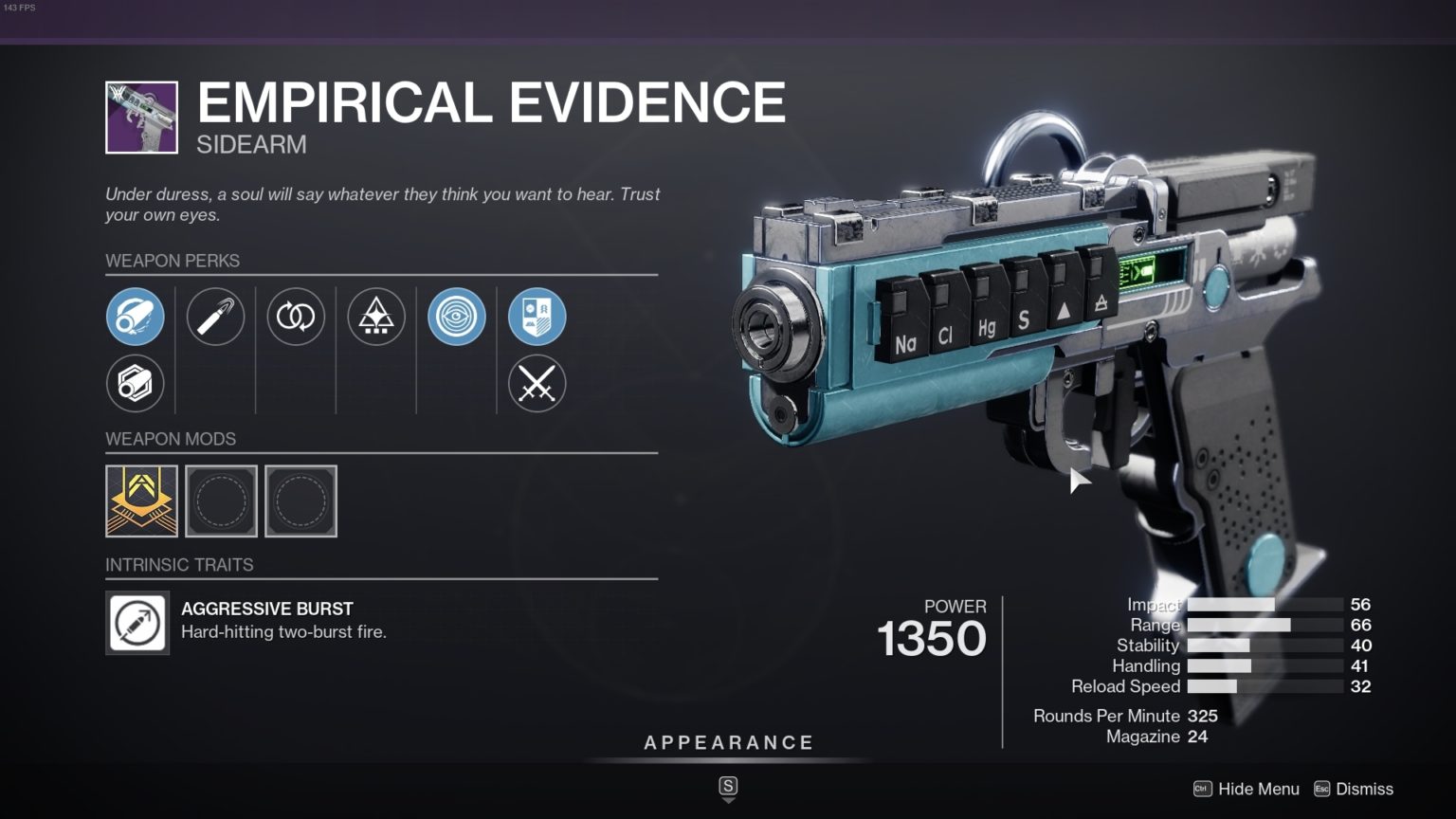Open the second empty mod socket

tap(300, 500)
